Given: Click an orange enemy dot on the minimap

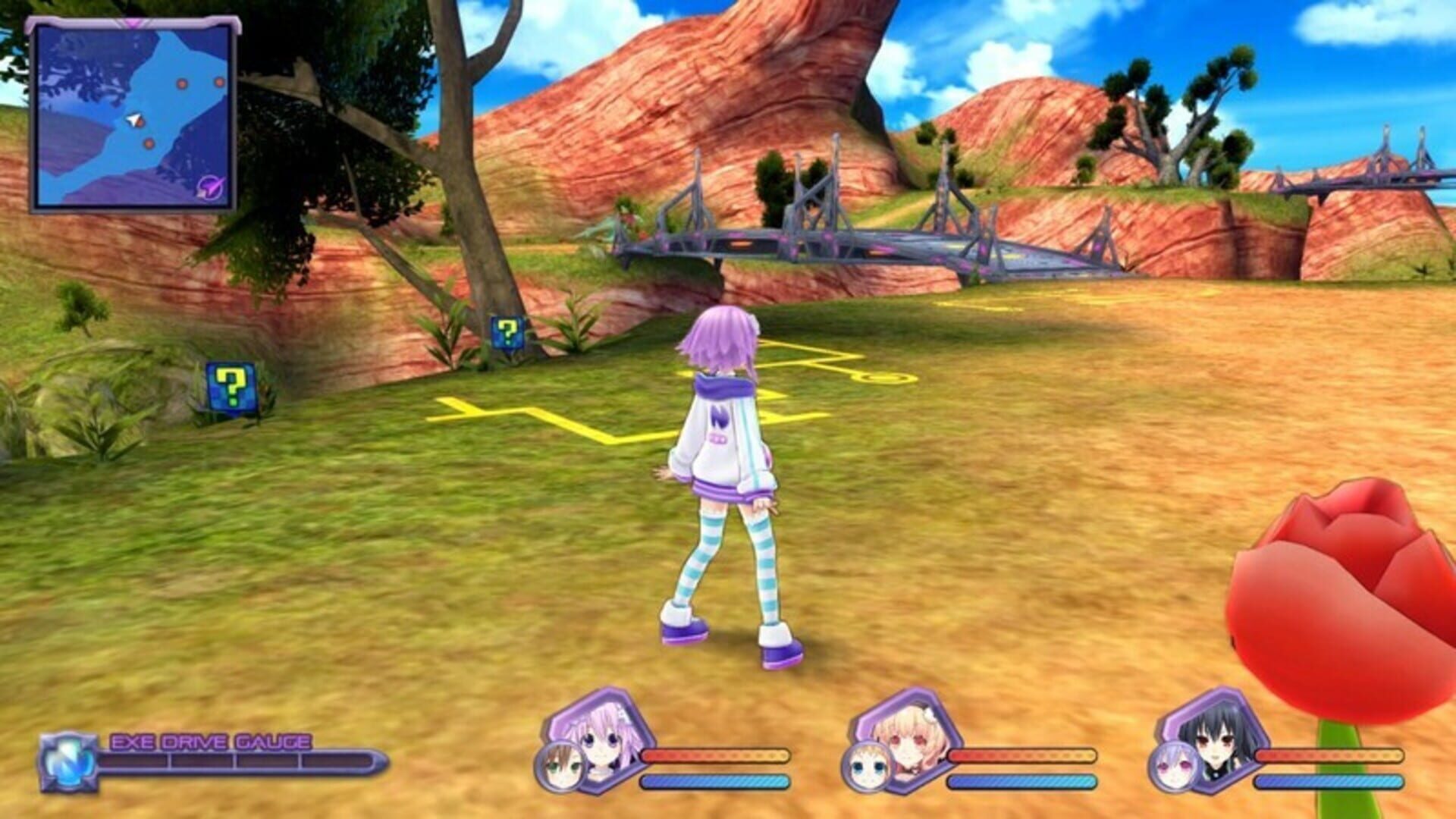Looking at the screenshot, I should tap(182, 83).
